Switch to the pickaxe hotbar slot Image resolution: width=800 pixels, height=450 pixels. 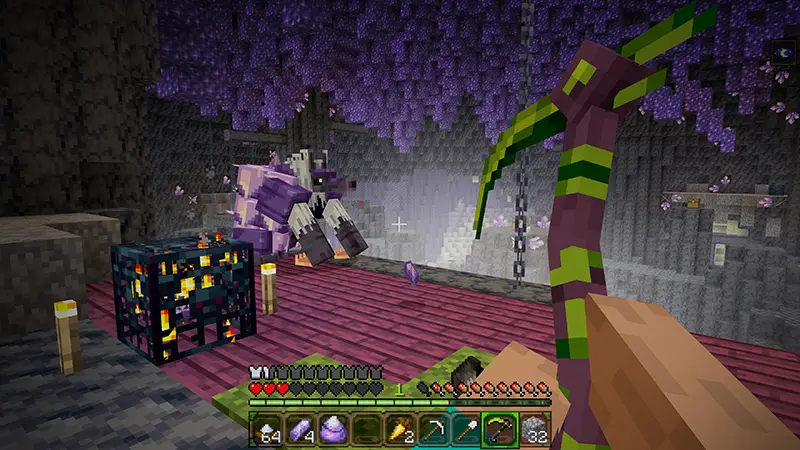pos(431,430)
